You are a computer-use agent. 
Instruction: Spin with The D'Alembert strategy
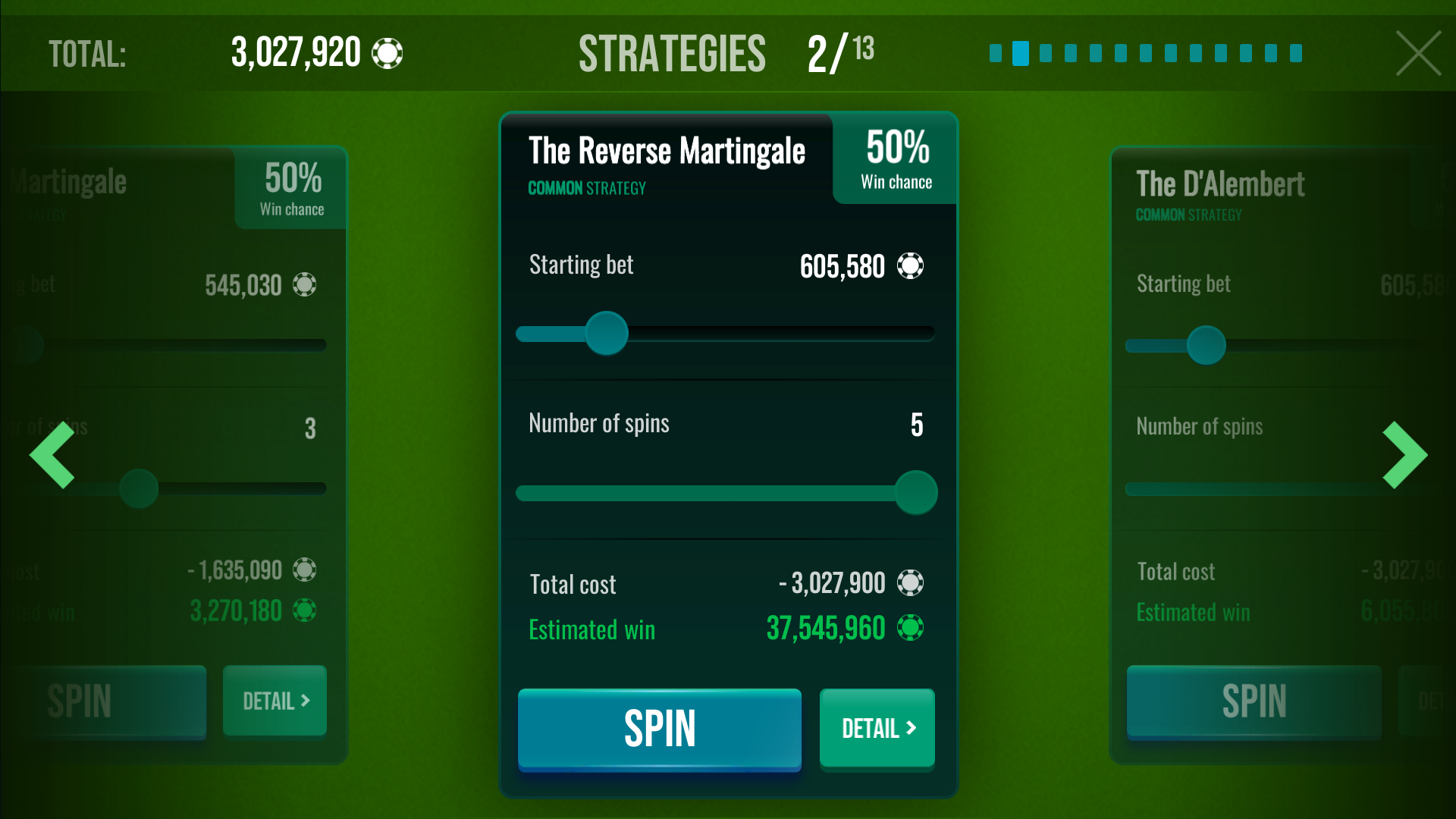pyautogui.click(x=1254, y=701)
